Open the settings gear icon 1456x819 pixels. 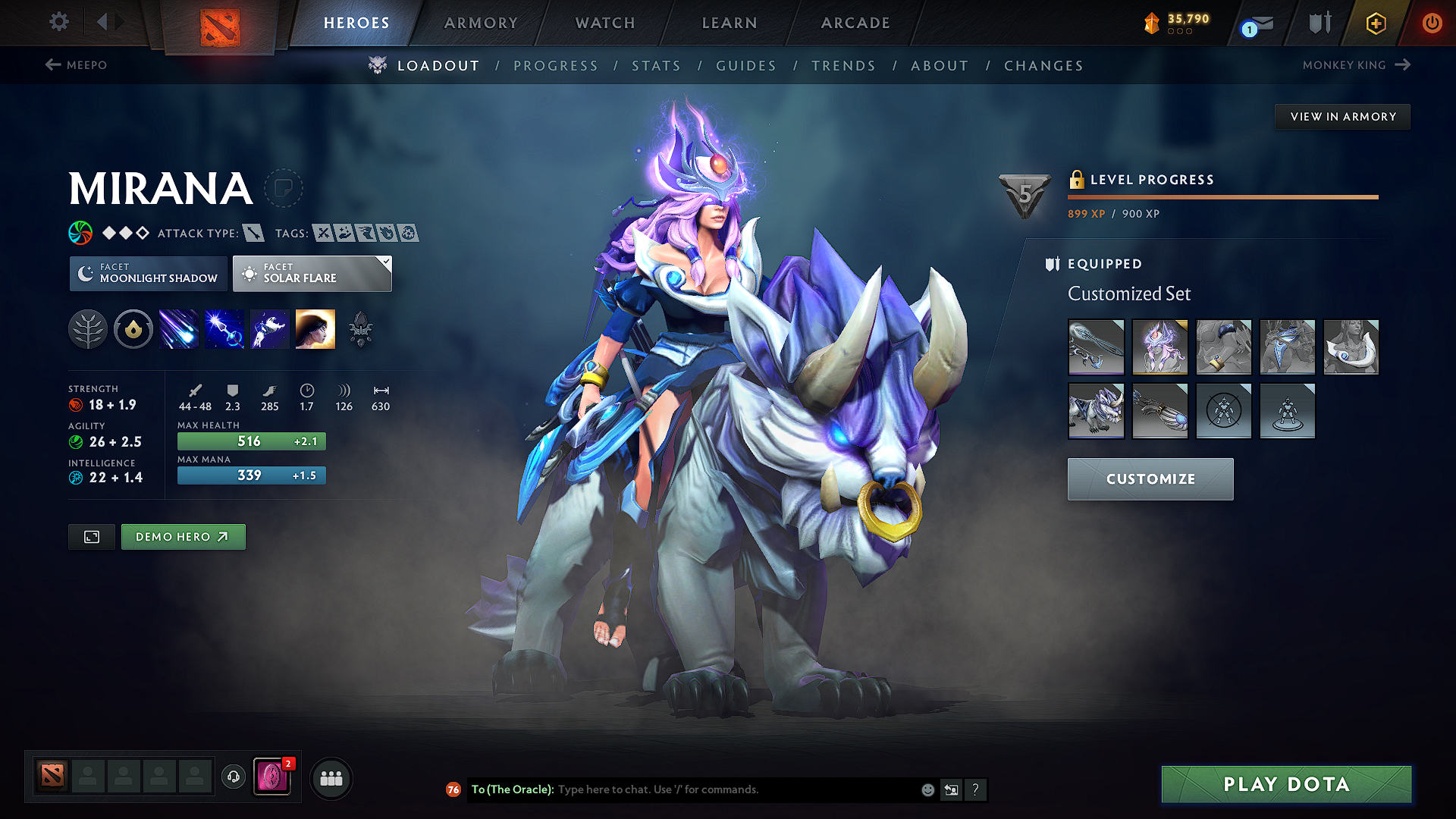pyautogui.click(x=58, y=22)
